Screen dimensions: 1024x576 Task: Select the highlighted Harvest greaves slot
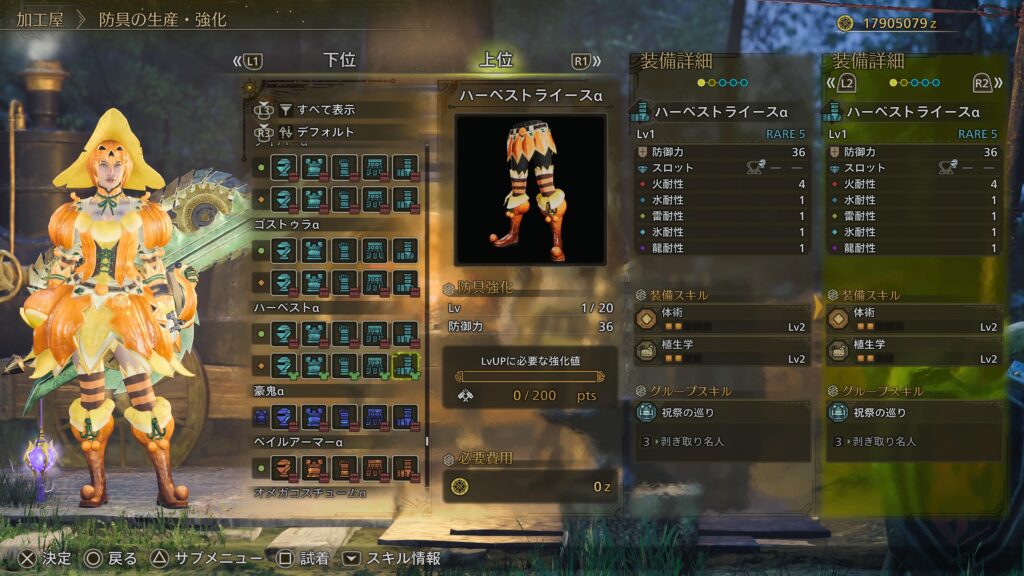coord(405,365)
